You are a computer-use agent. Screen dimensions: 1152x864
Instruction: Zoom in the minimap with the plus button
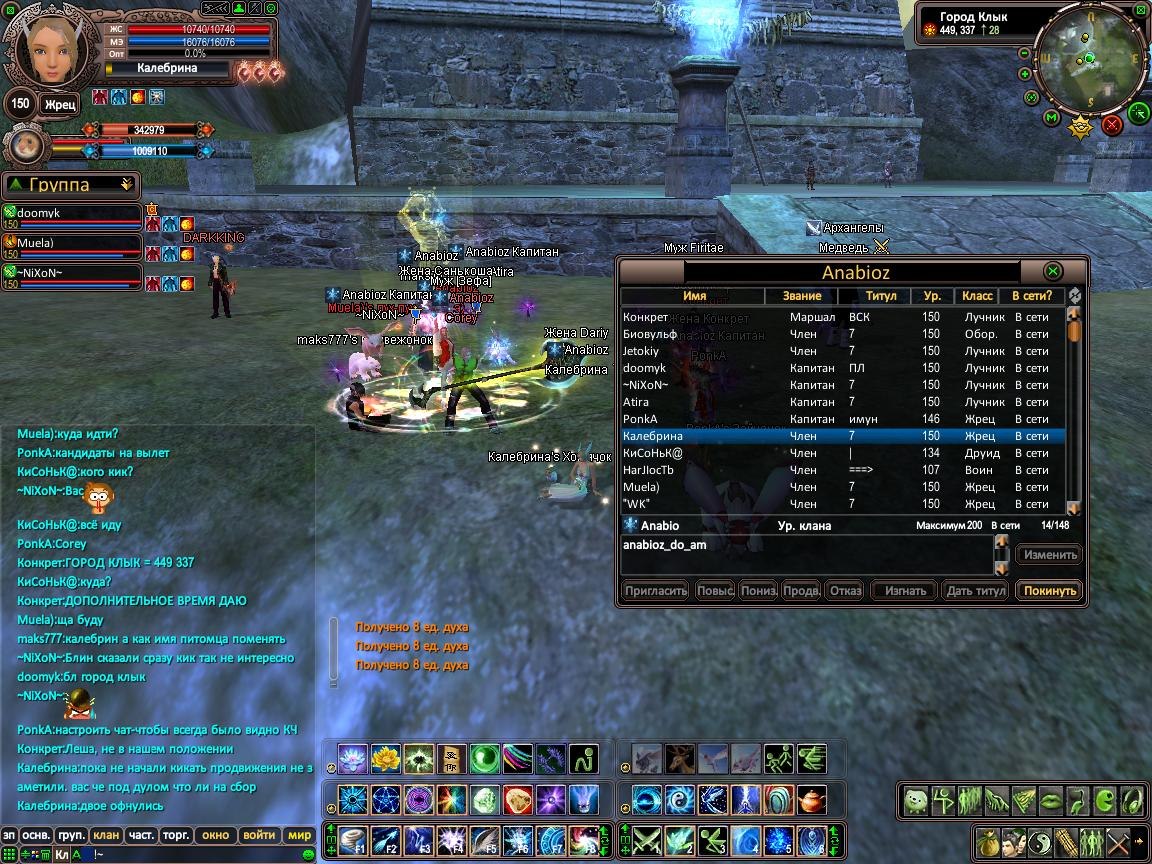pos(1025,74)
